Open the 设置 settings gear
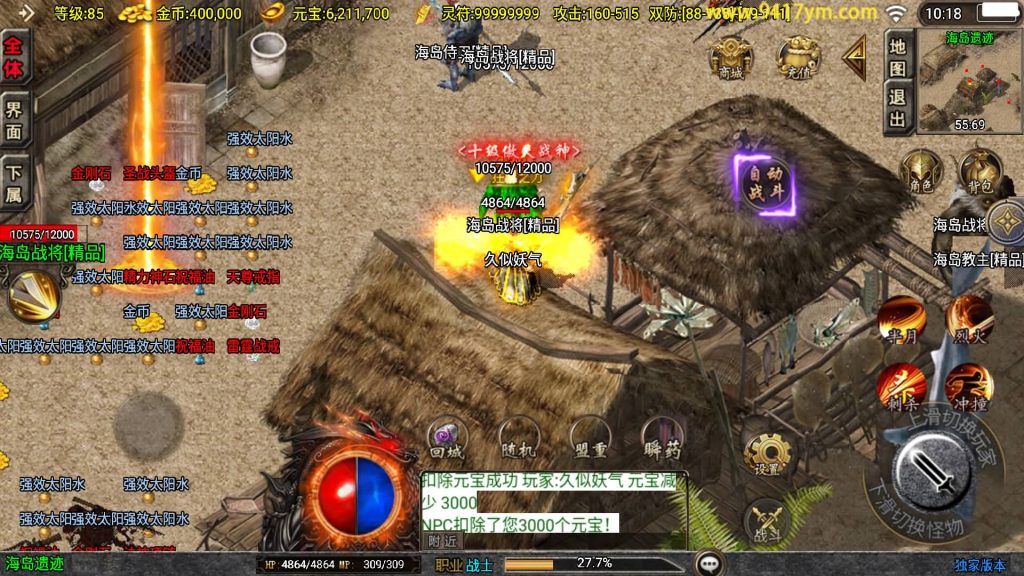 [x=767, y=457]
